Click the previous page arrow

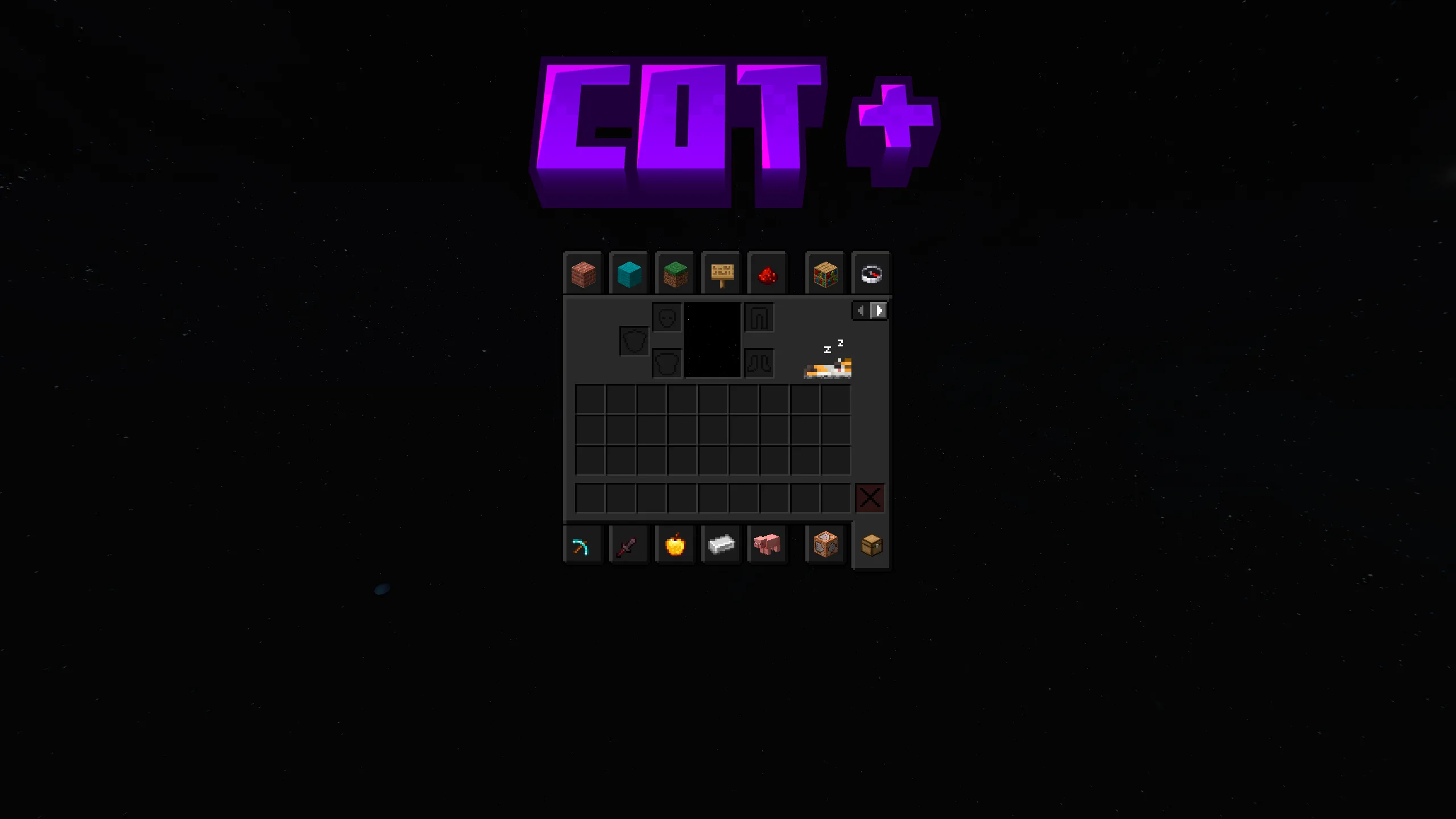pyautogui.click(x=861, y=311)
